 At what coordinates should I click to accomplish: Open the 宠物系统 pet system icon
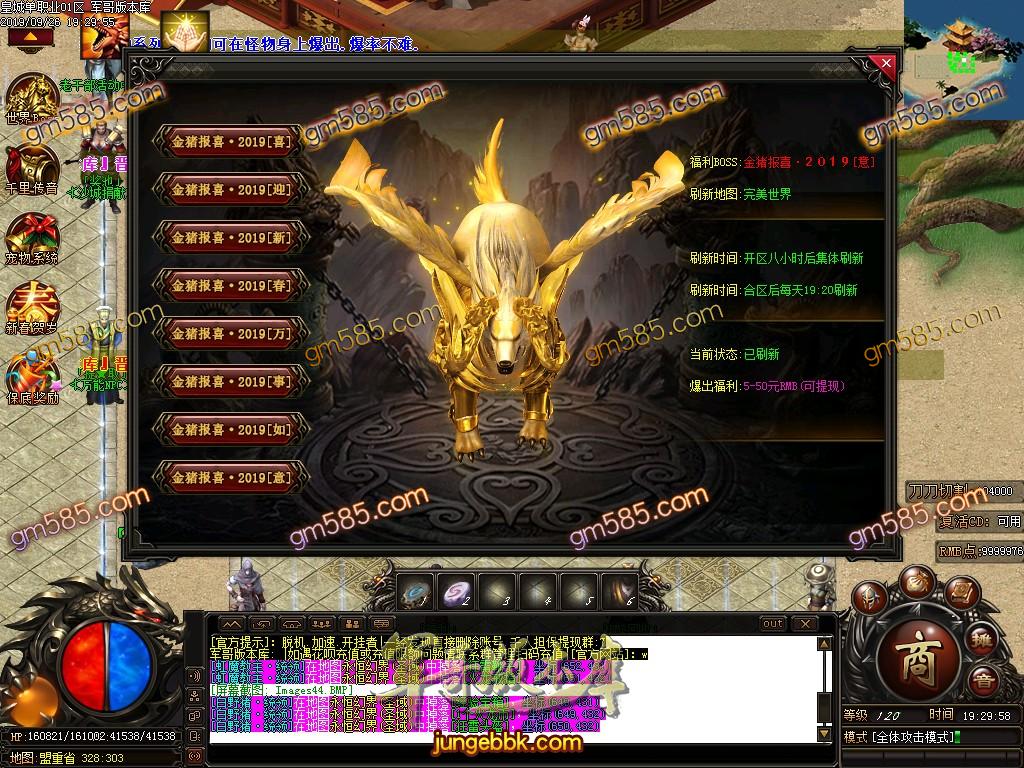30,236
